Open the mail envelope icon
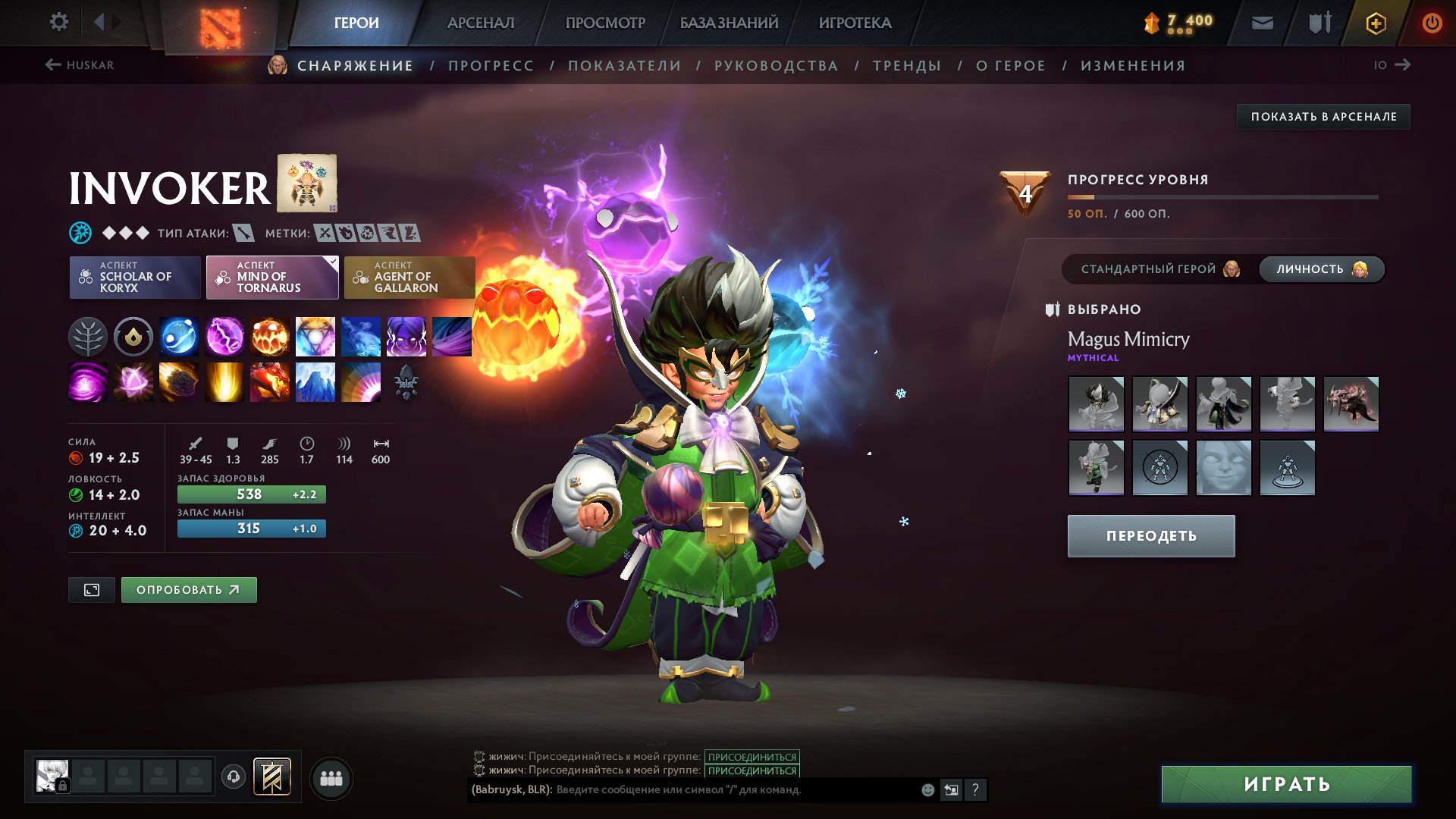This screenshot has width=1456, height=819. tap(1262, 22)
